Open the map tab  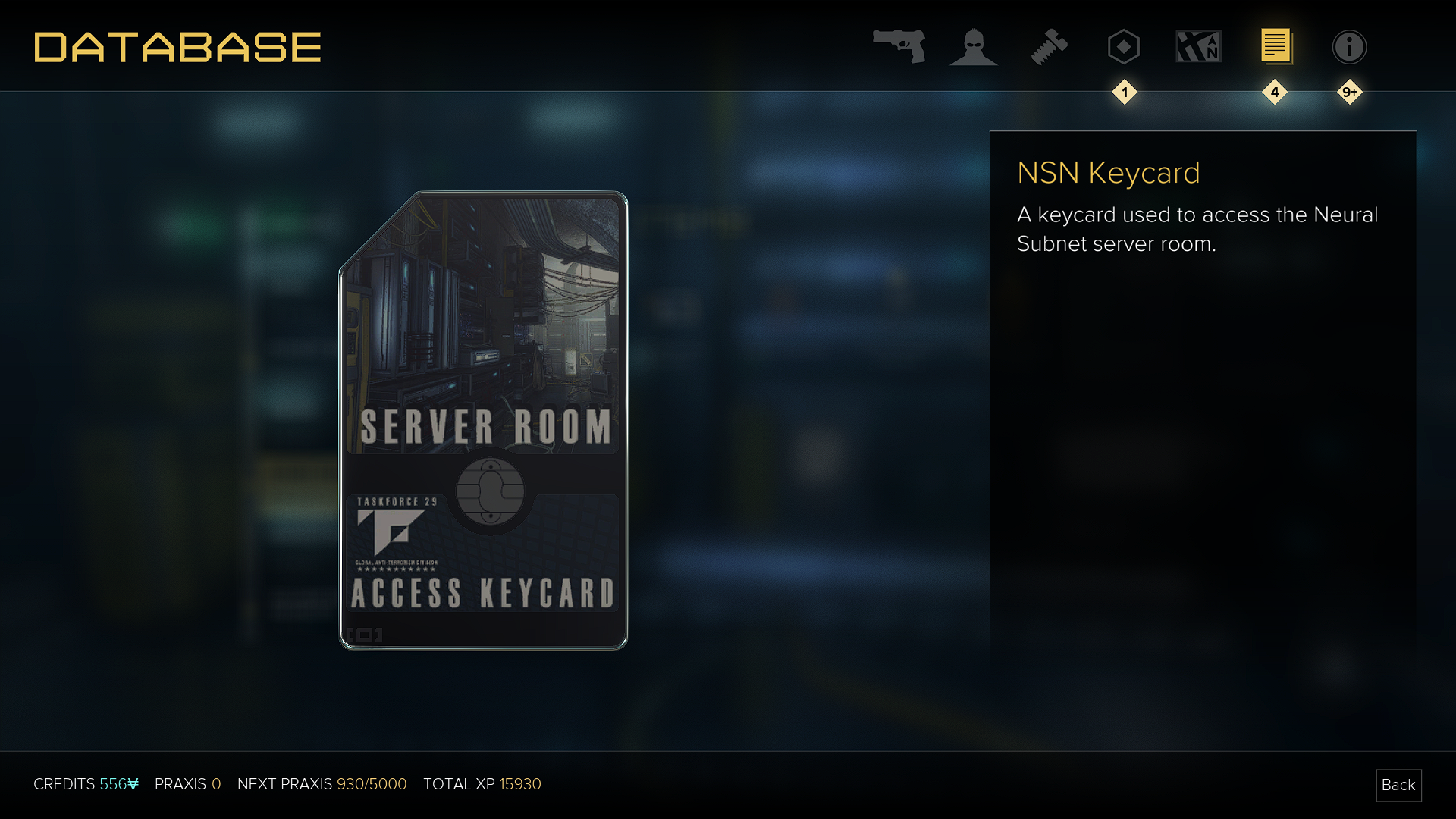(1198, 47)
